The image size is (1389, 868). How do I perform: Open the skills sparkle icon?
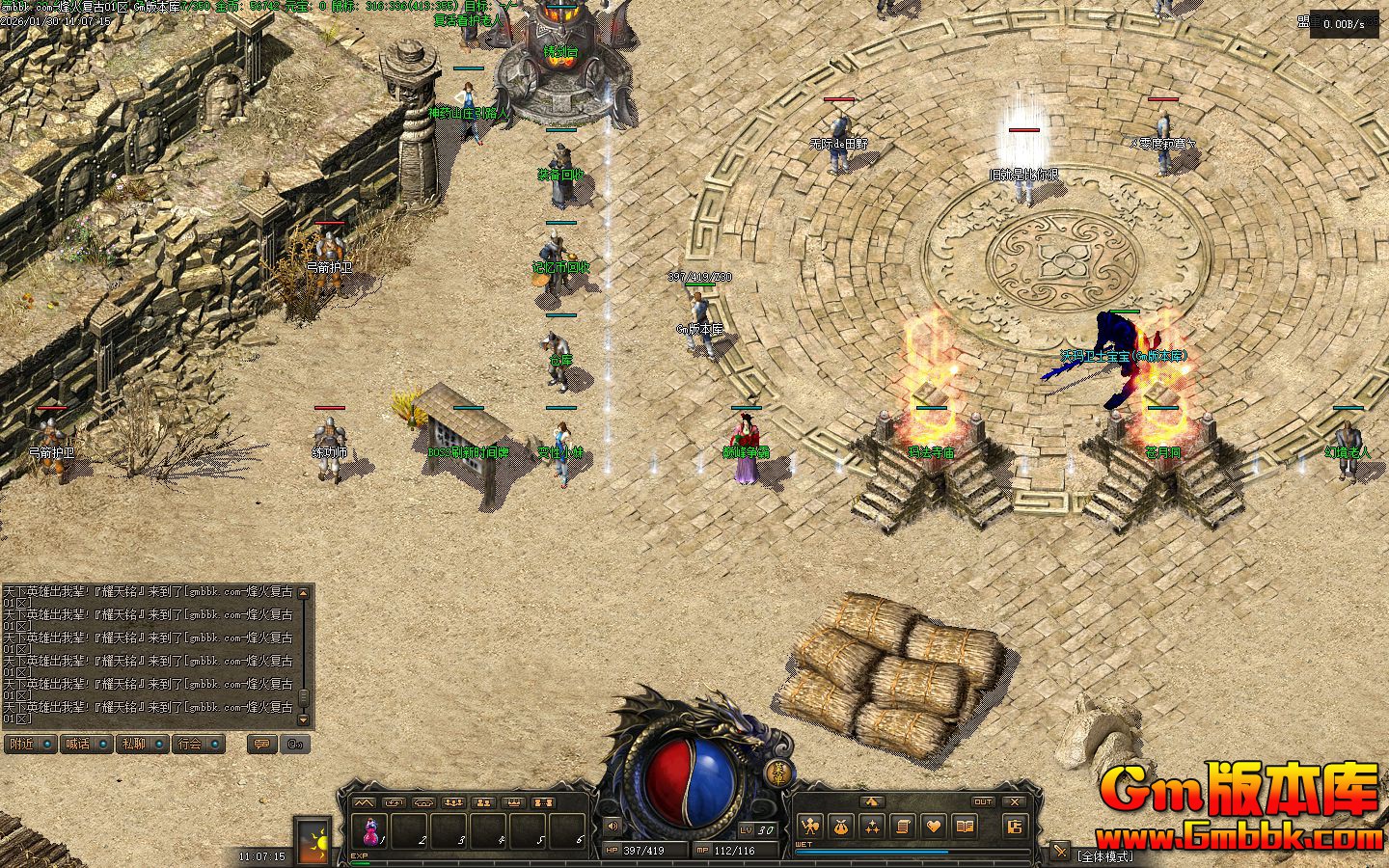872,826
